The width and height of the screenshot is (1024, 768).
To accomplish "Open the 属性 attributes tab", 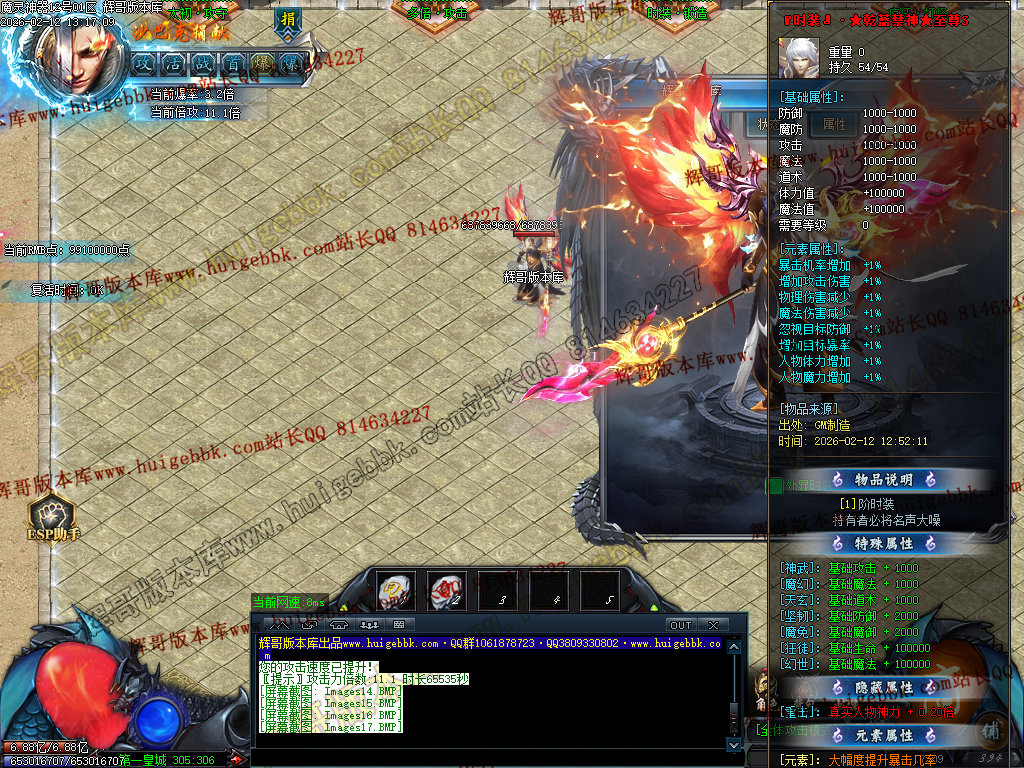I will [x=834, y=125].
